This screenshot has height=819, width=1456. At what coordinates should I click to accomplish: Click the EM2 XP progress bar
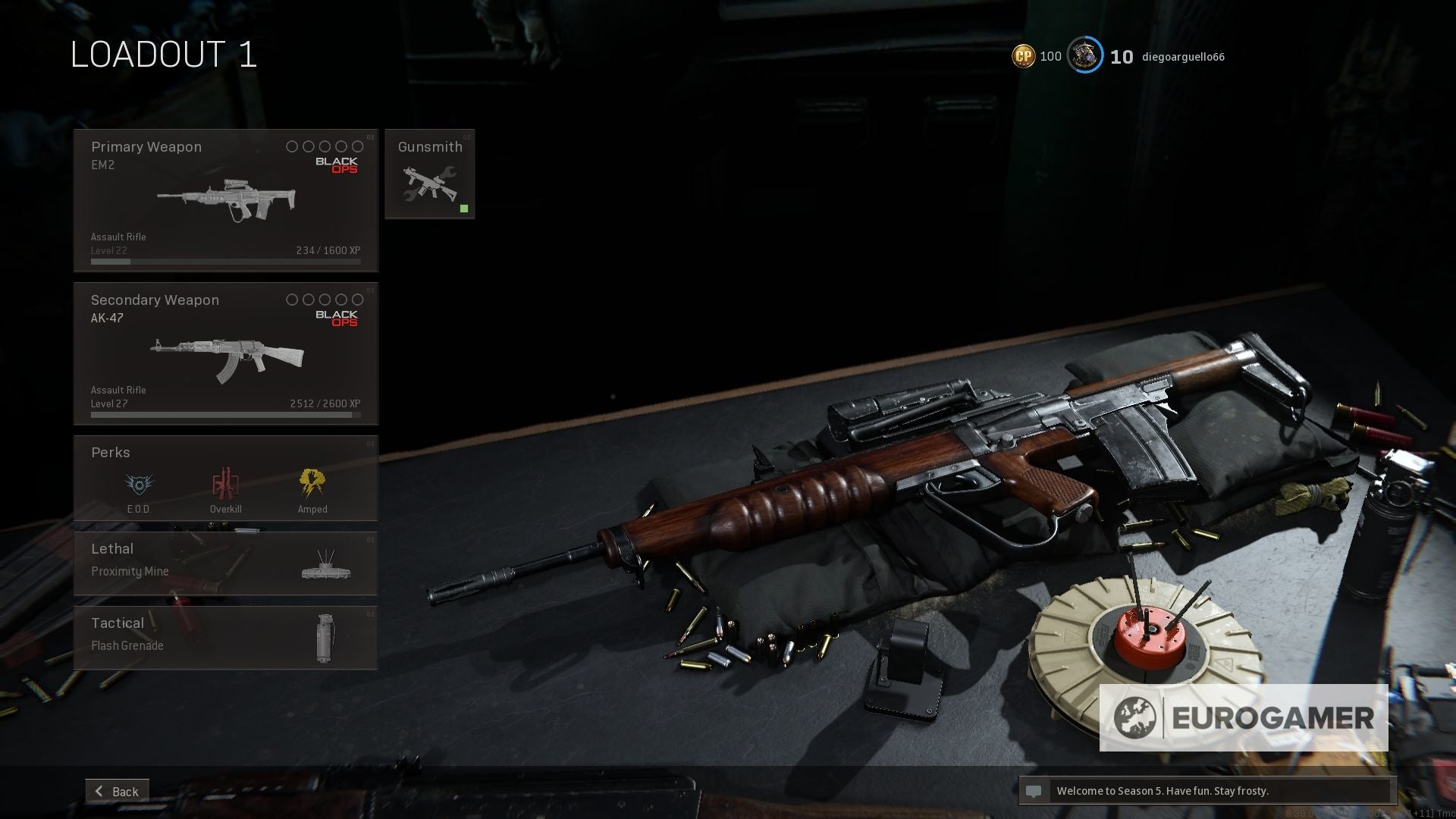225,261
